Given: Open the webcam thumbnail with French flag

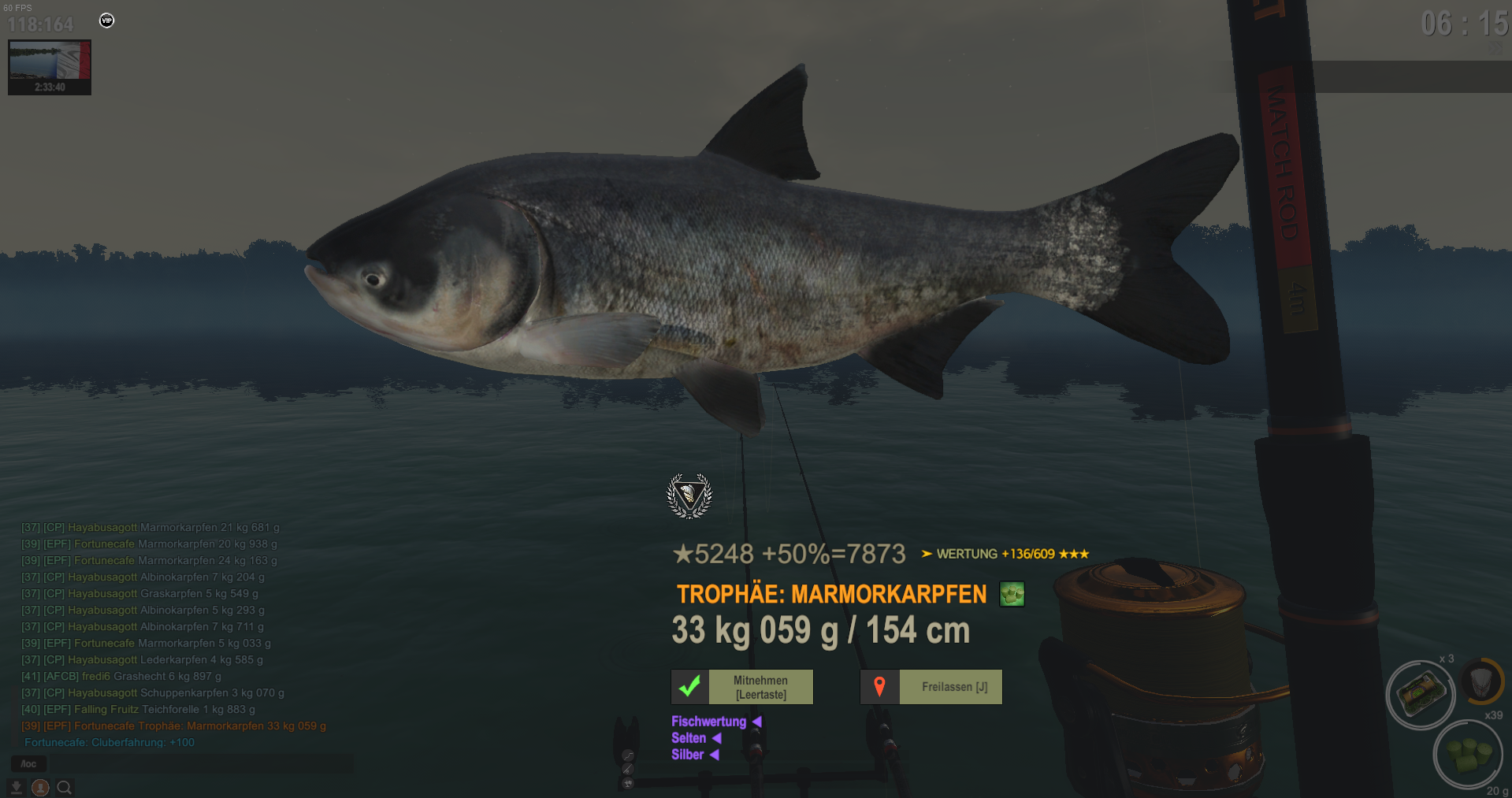Looking at the screenshot, I should click(50, 67).
